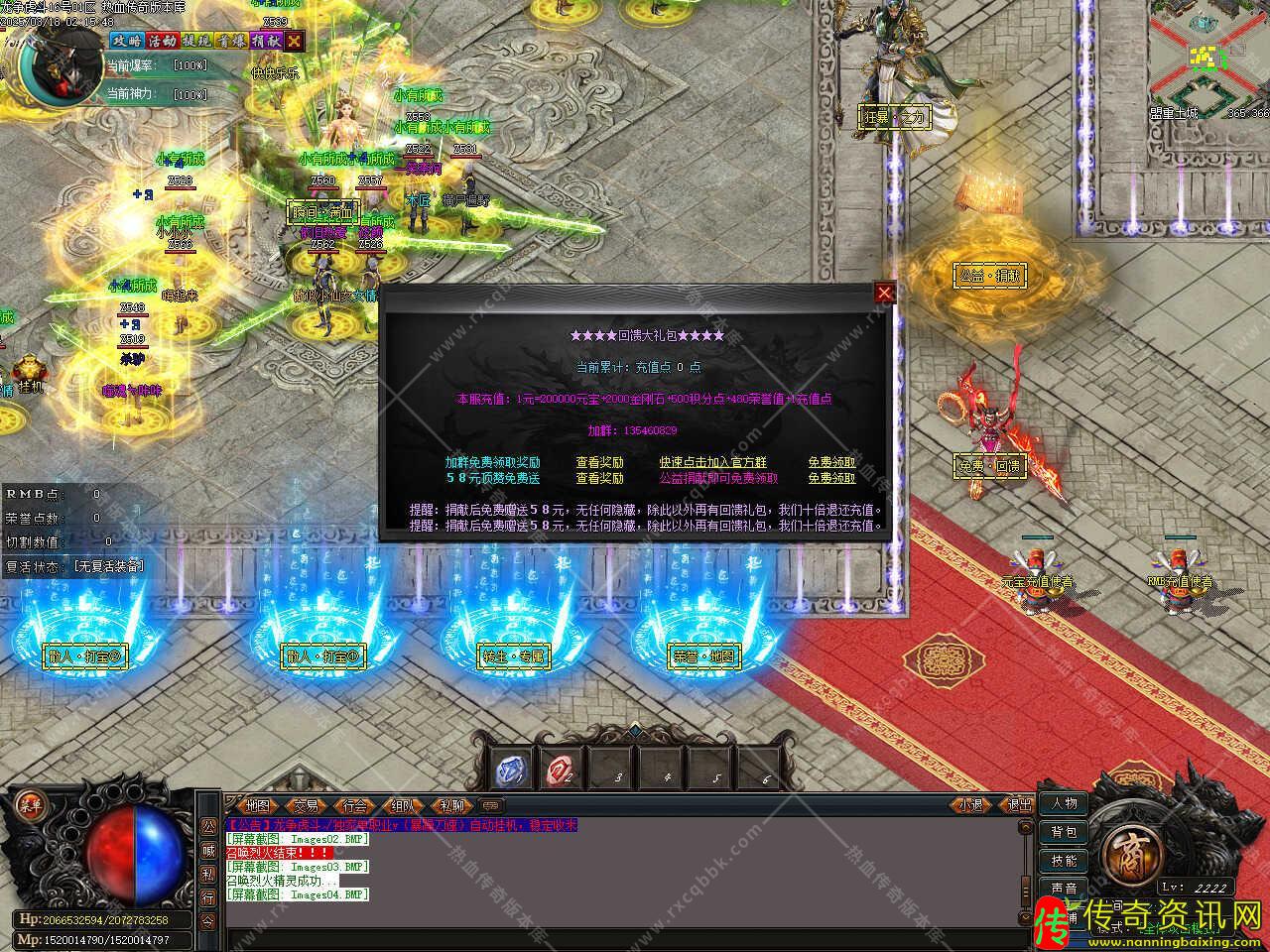
Task: Click the 提现 withdraw button
Action: [195, 41]
